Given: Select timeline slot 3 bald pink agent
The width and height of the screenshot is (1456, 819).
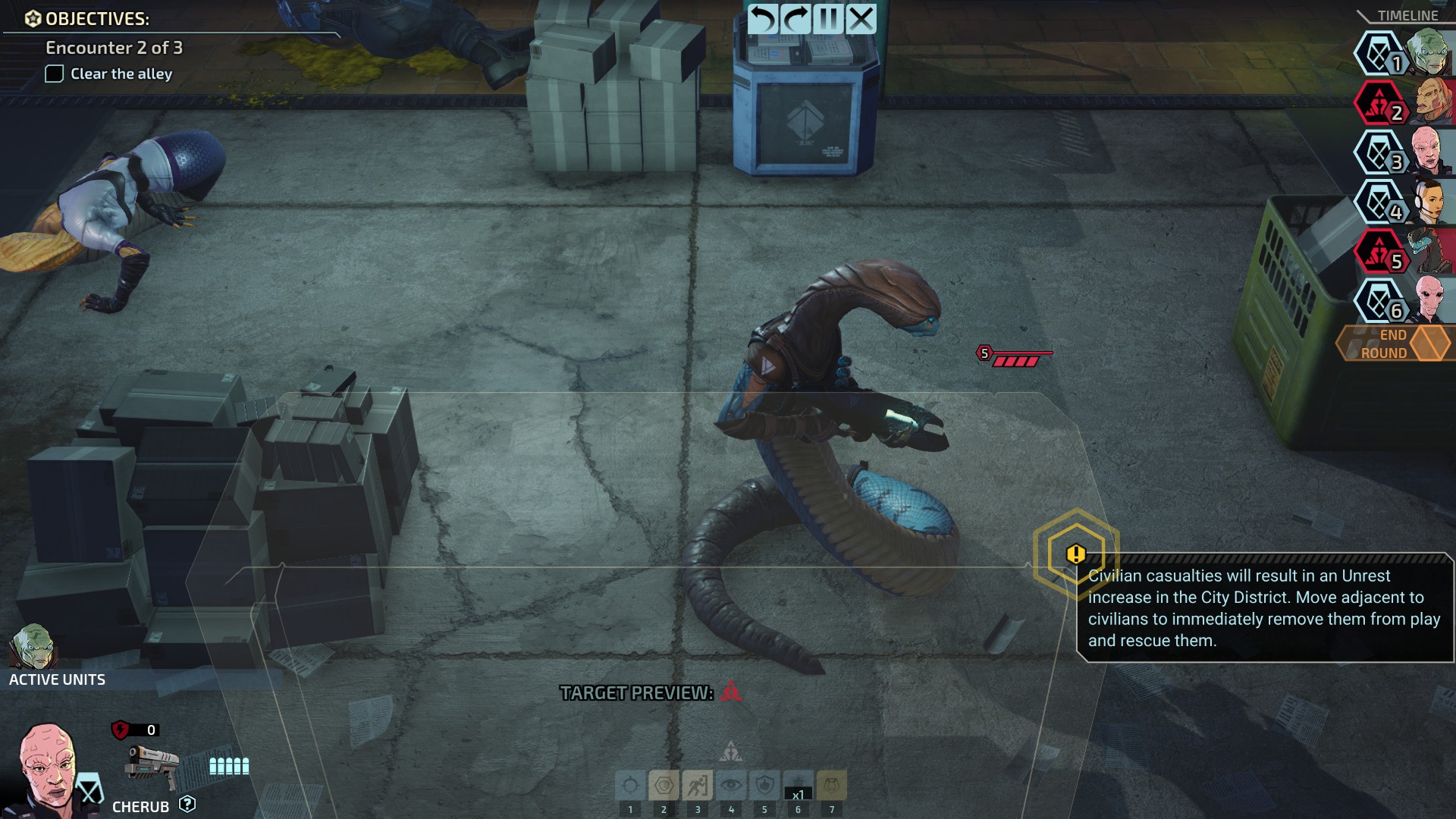Looking at the screenshot, I should coord(1429,151).
